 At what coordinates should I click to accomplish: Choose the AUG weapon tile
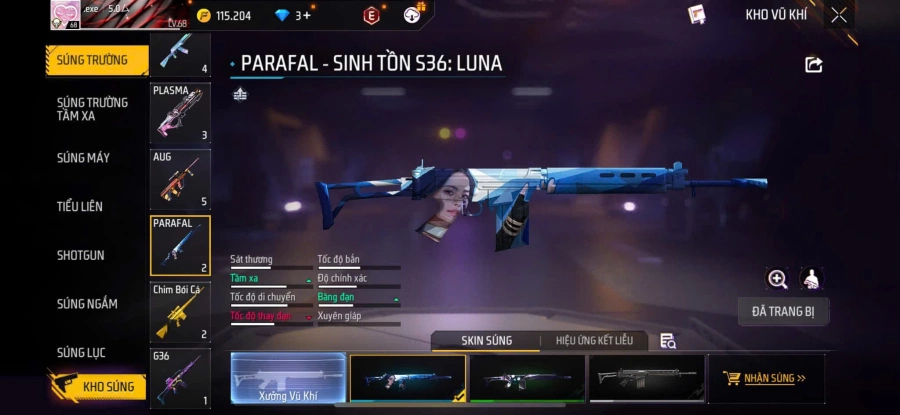180,179
